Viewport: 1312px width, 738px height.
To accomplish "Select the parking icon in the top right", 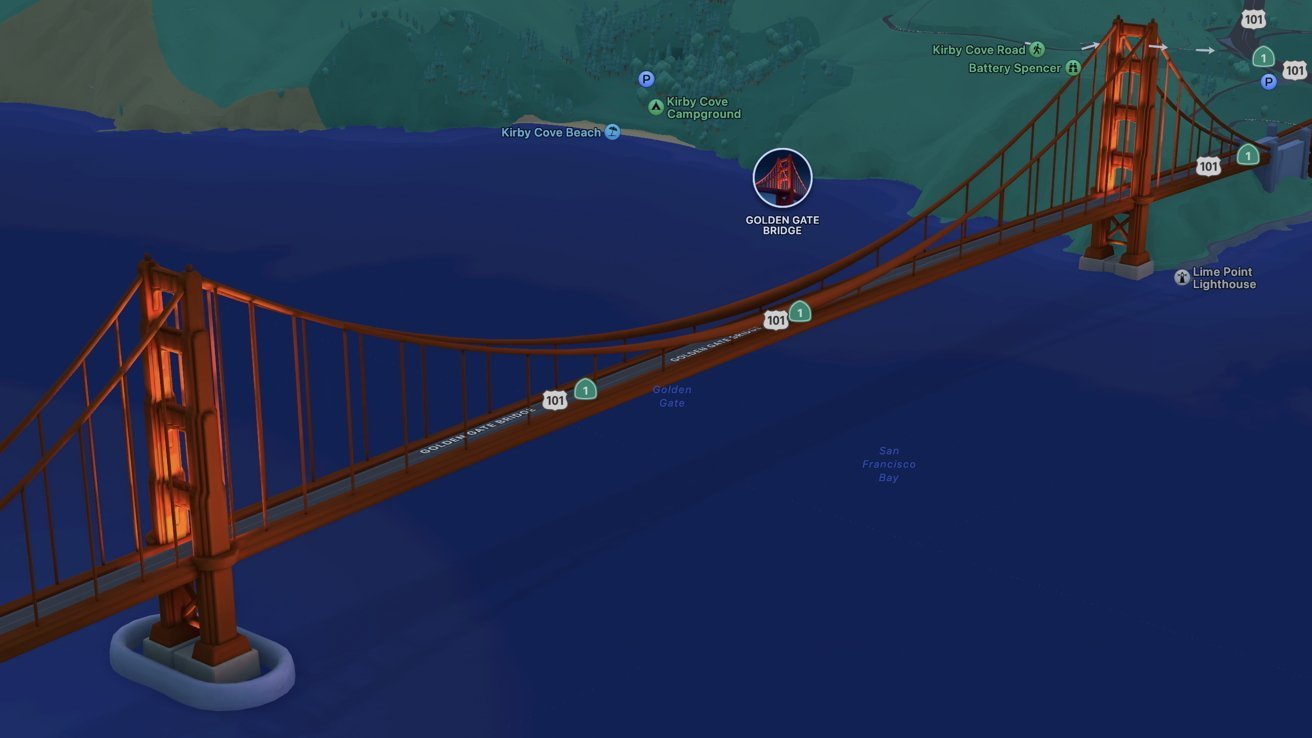I will click(1268, 81).
